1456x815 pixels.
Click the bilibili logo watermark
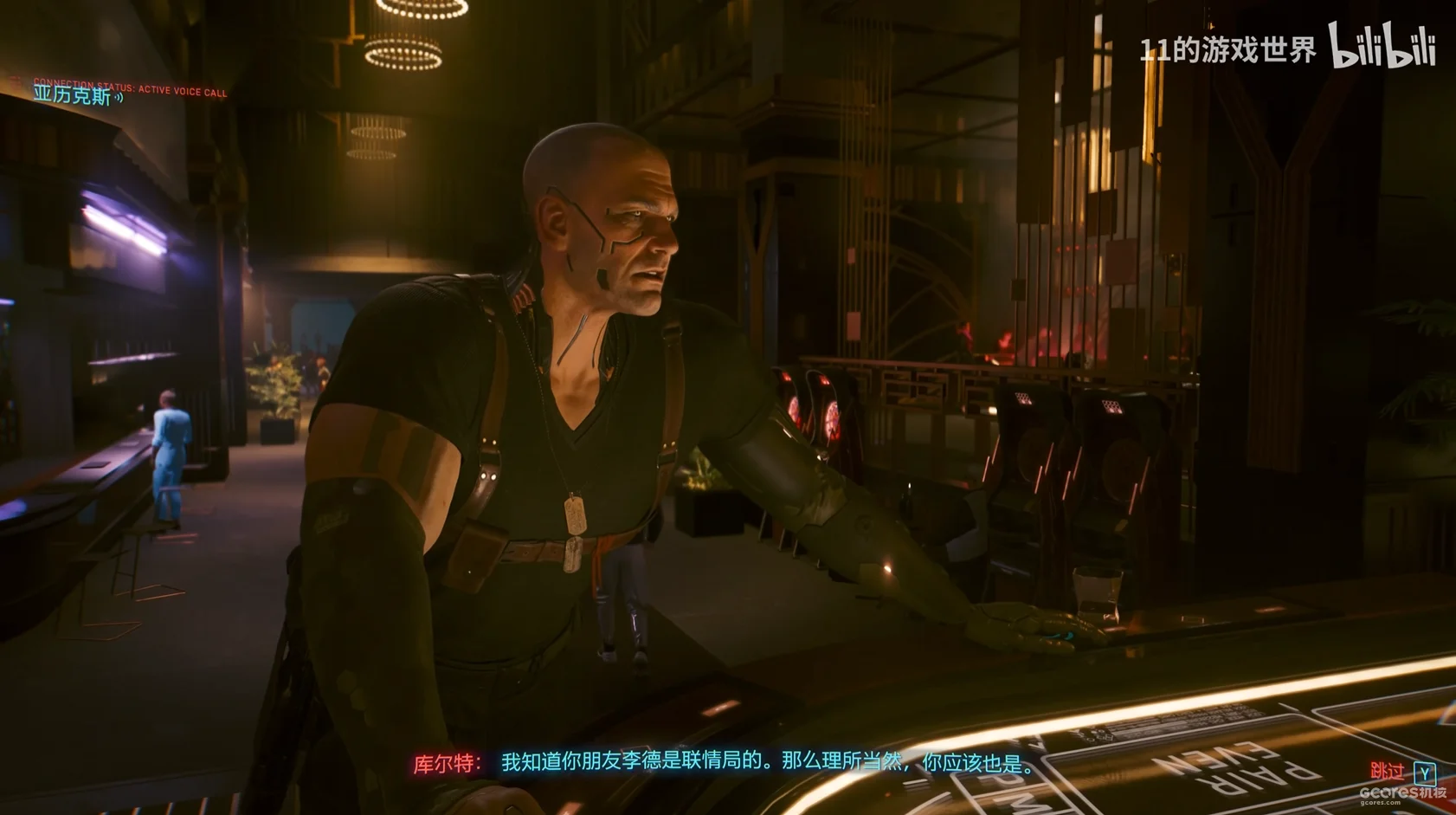[1382, 46]
